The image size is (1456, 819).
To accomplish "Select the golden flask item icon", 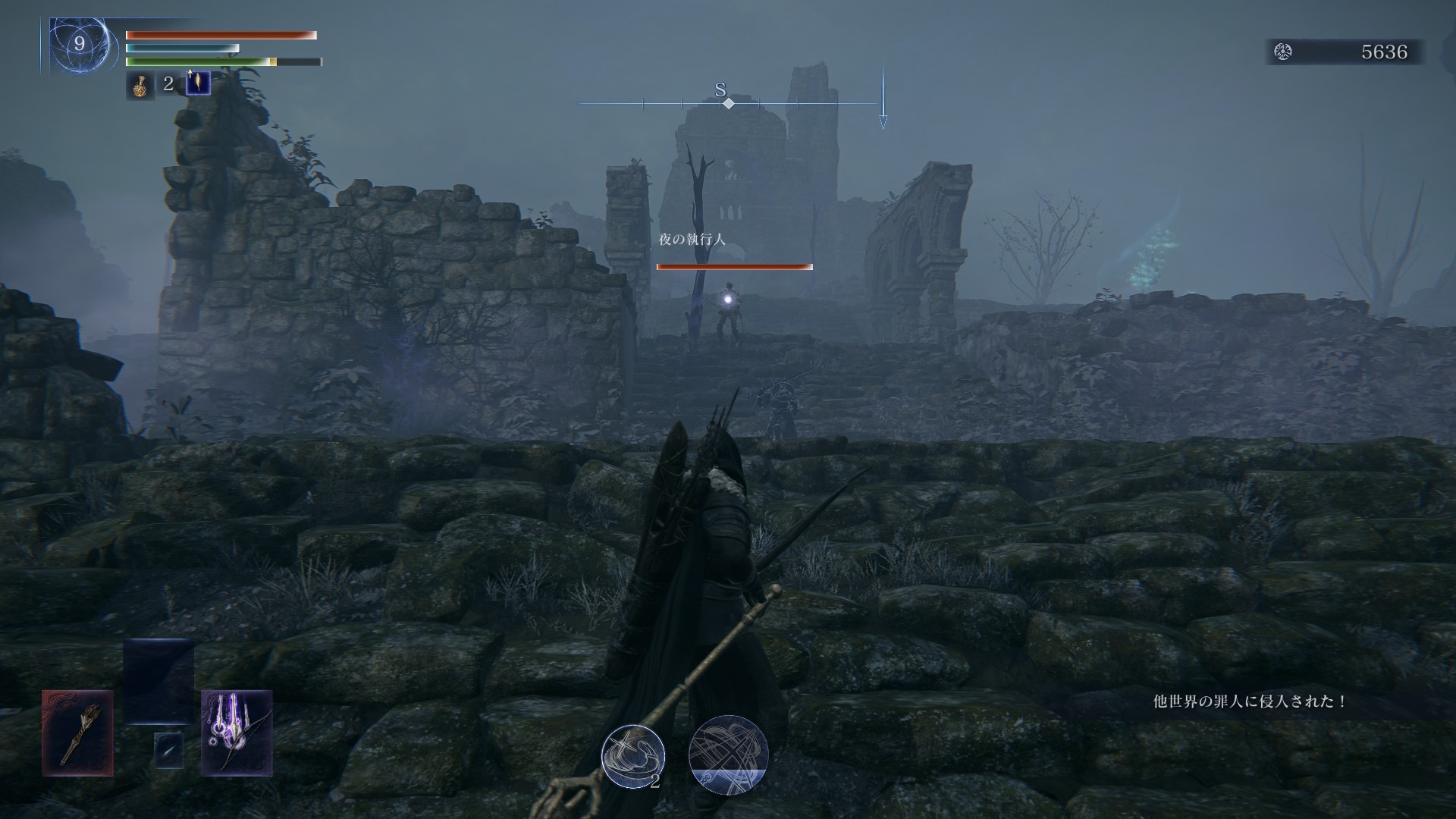I will [x=140, y=86].
